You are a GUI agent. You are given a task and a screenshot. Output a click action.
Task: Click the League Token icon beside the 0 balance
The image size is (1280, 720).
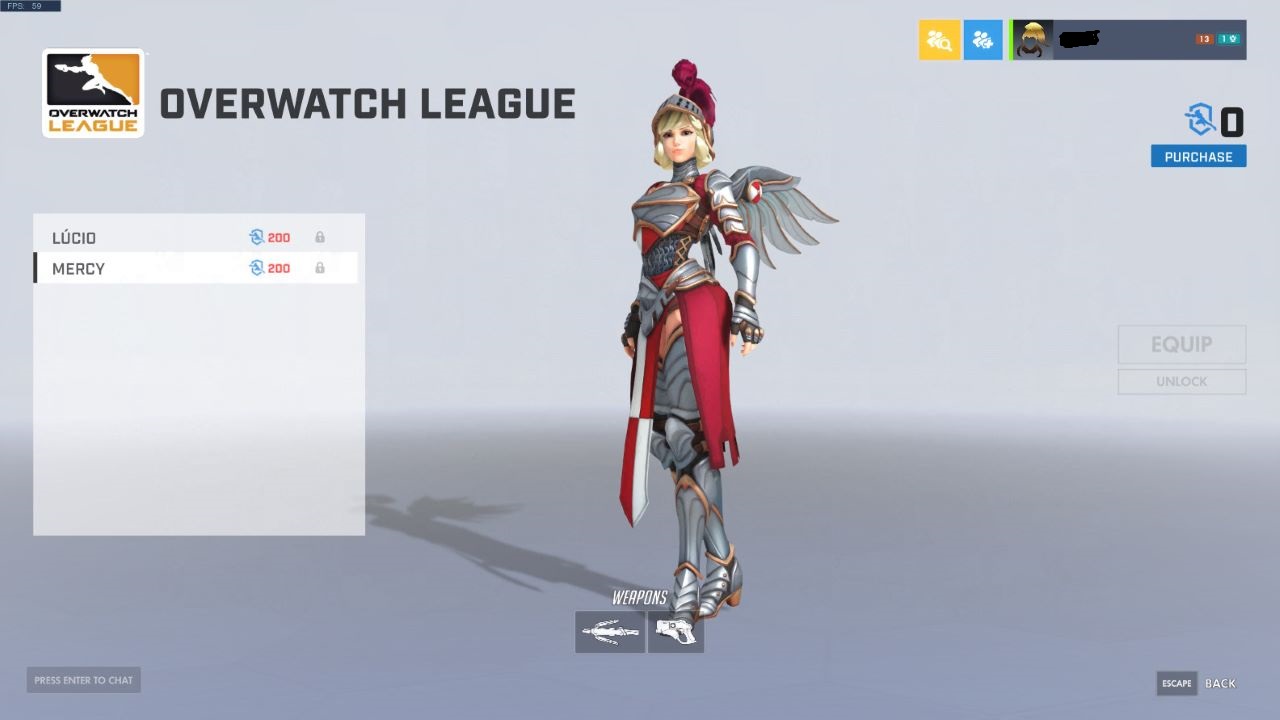point(1197,122)
